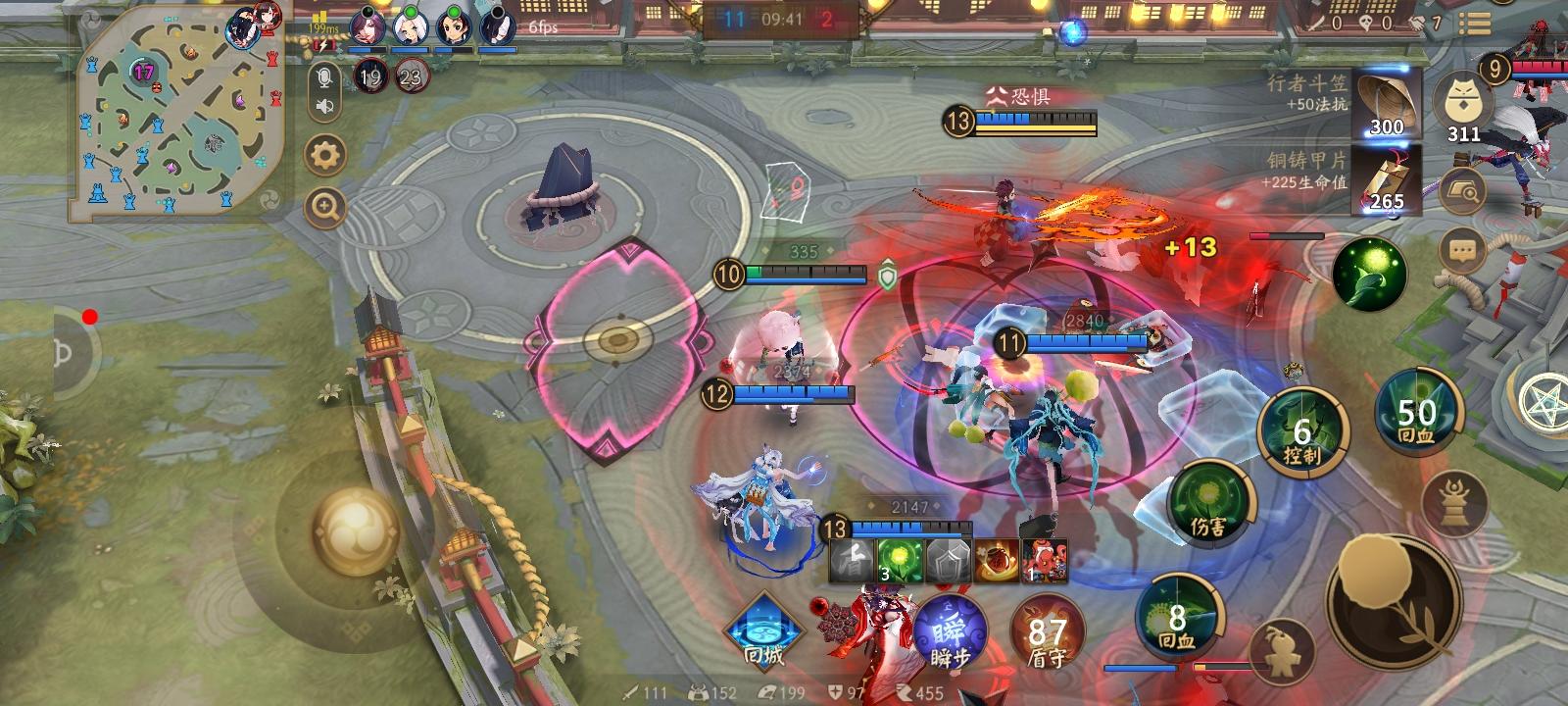Viewport: 1568px width, 706px height.
Task: Tap the red recording dot on the left edge
Action: pyautogui.click(x=90, y=316)
